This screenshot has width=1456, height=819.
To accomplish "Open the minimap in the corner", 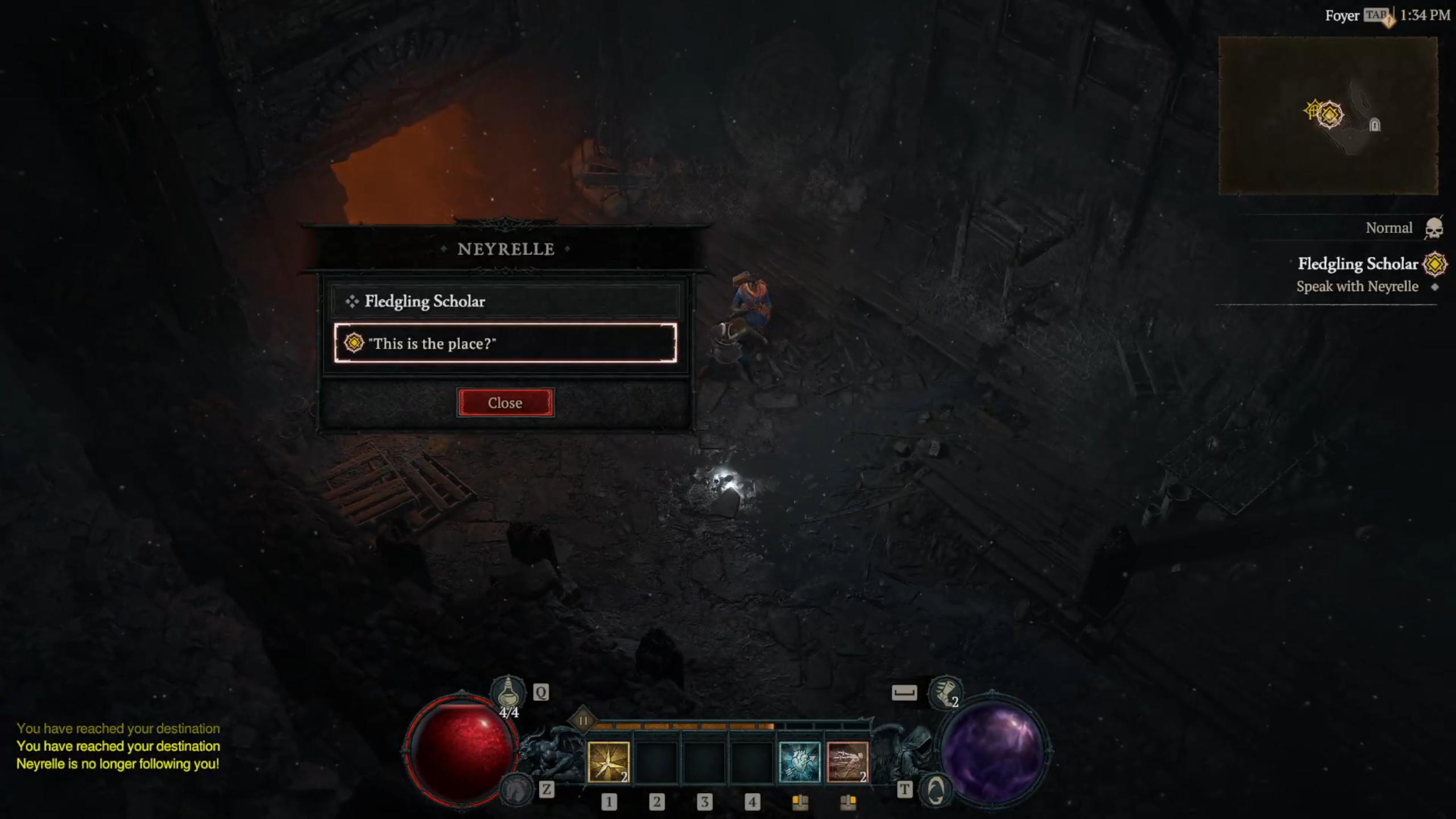I will 1328,115.
